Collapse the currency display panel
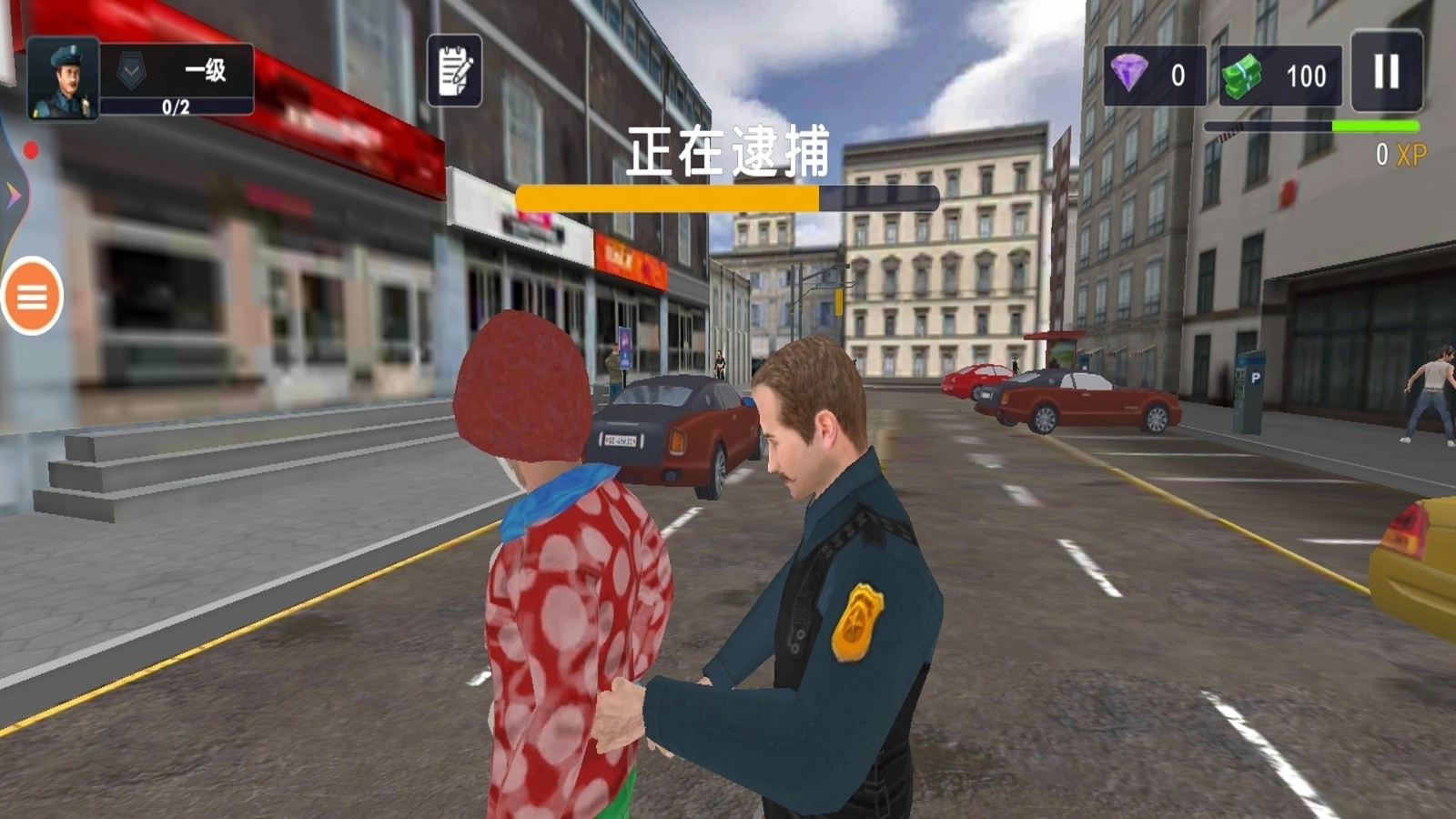The image size is (1456, 819). [1219, 76]
